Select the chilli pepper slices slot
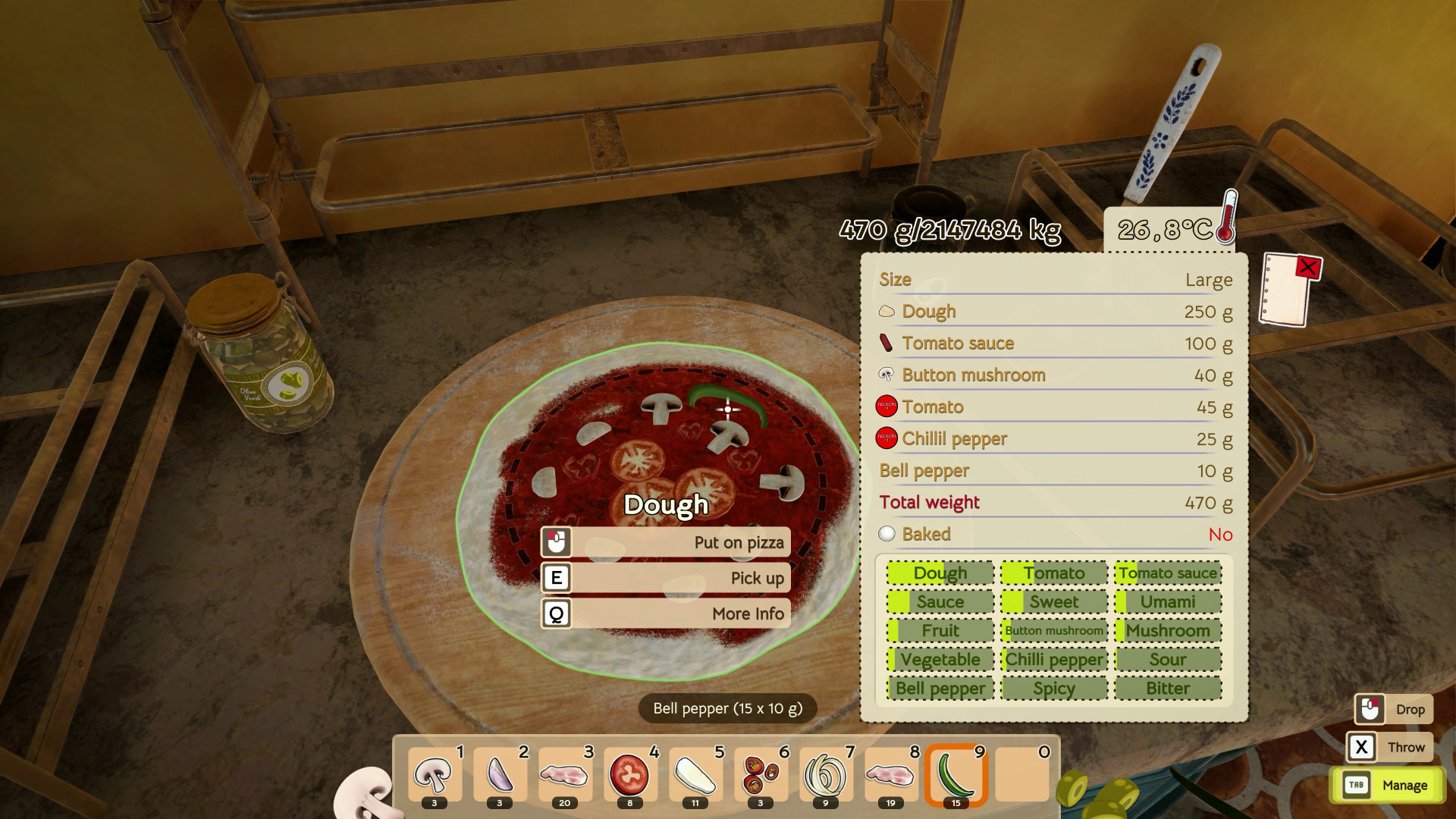 point(761,776)
